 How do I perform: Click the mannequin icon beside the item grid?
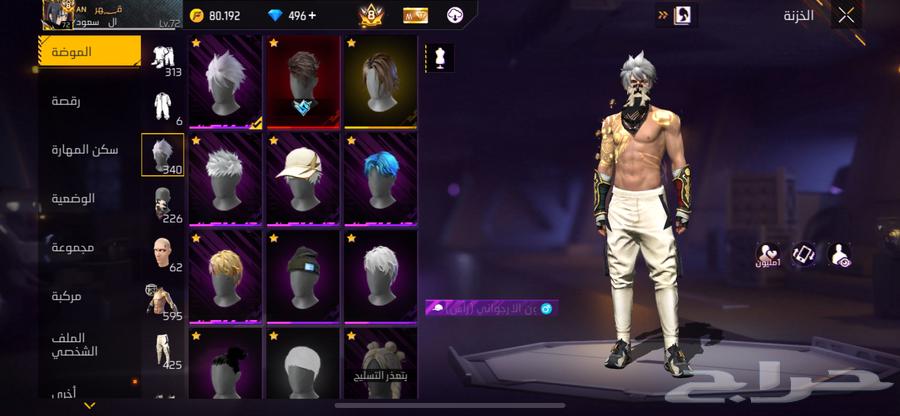click(x=439, y=58)
